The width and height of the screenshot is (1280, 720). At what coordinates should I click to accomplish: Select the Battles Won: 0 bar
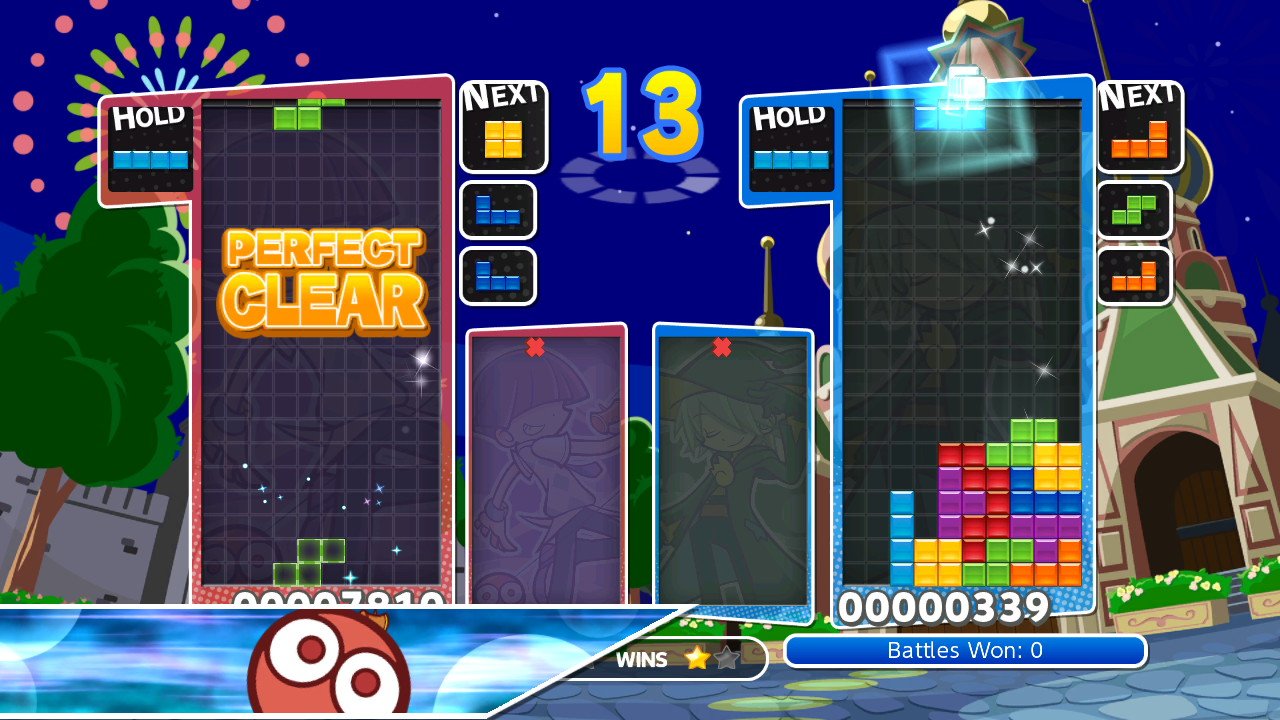point(963,650)
